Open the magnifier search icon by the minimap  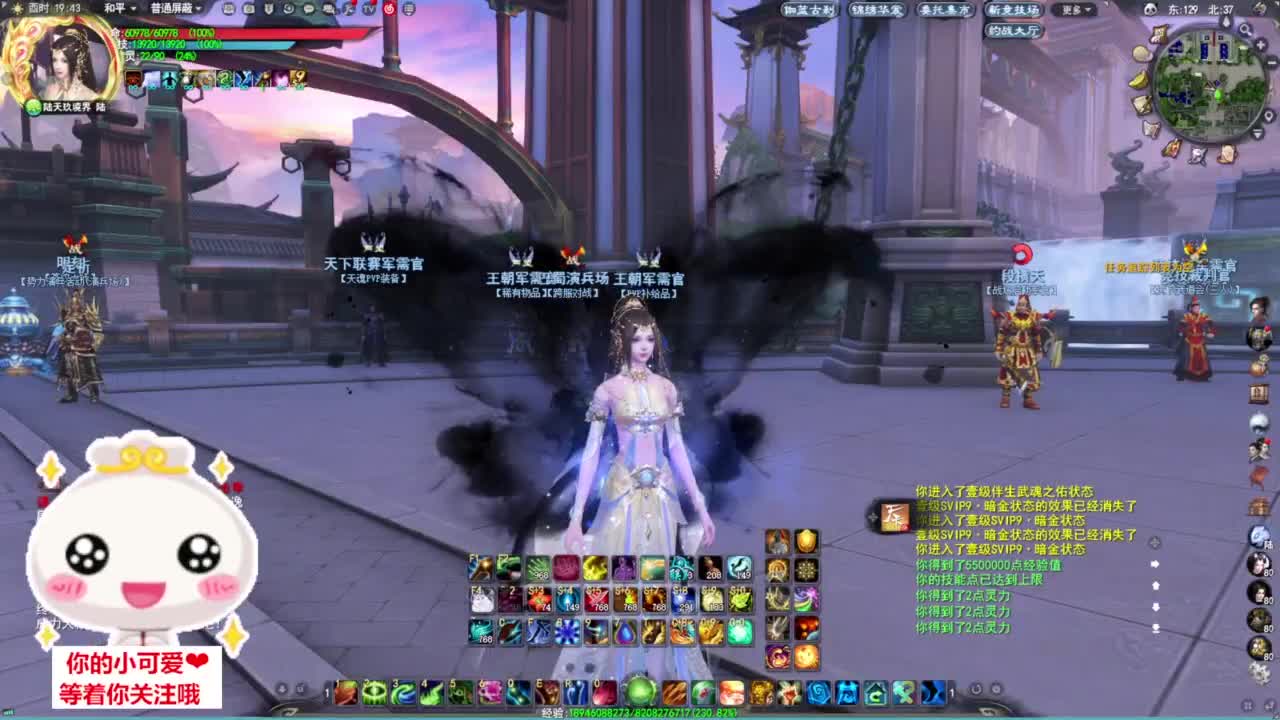[1245, 29]
